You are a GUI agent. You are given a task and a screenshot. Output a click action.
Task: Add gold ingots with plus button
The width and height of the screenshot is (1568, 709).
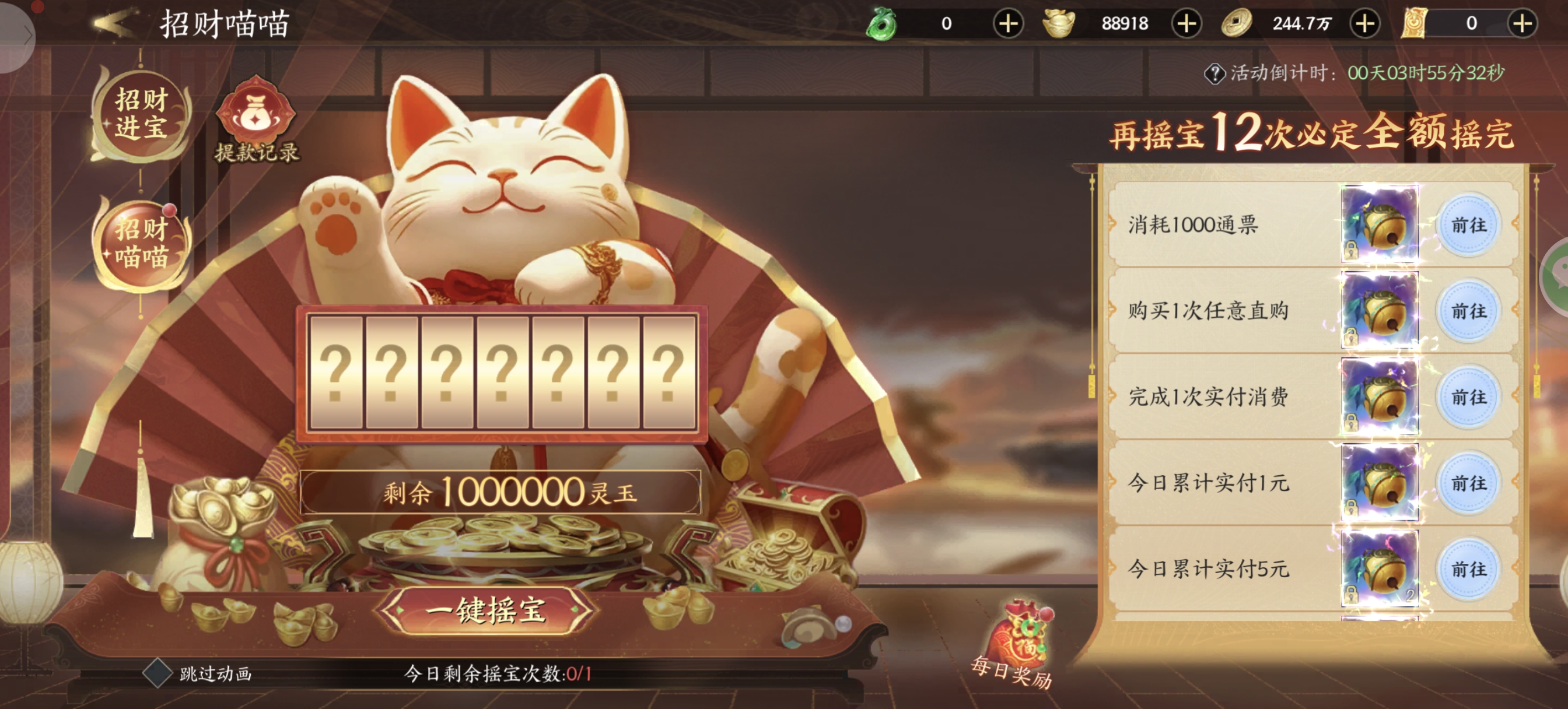coord(1186,24)
